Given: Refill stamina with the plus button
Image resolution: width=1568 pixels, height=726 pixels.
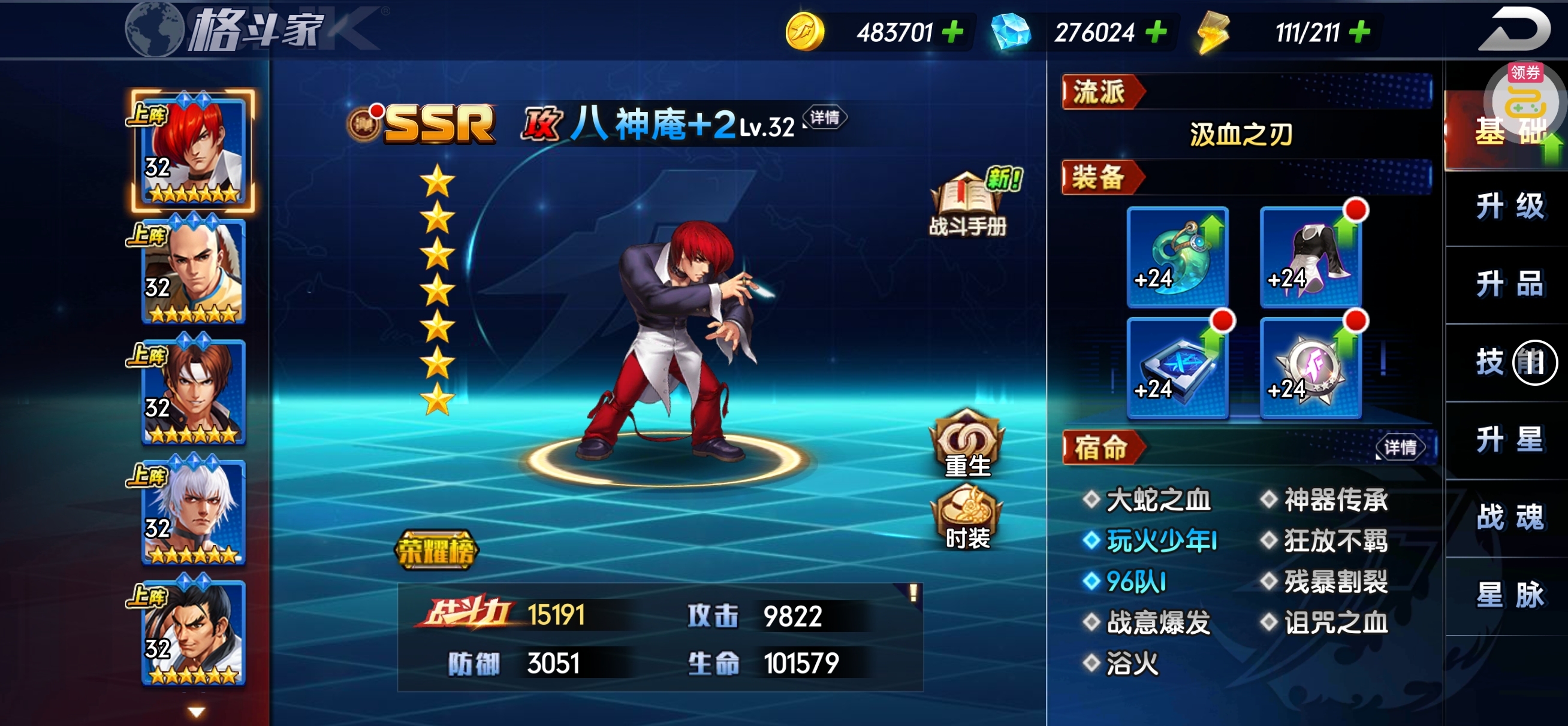Looking at the screenshot, I should 1360,32.
